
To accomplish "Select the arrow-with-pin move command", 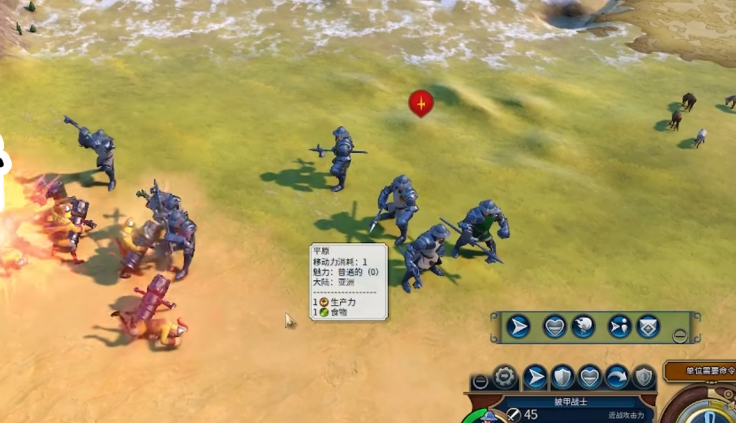I will click(618, 326).
